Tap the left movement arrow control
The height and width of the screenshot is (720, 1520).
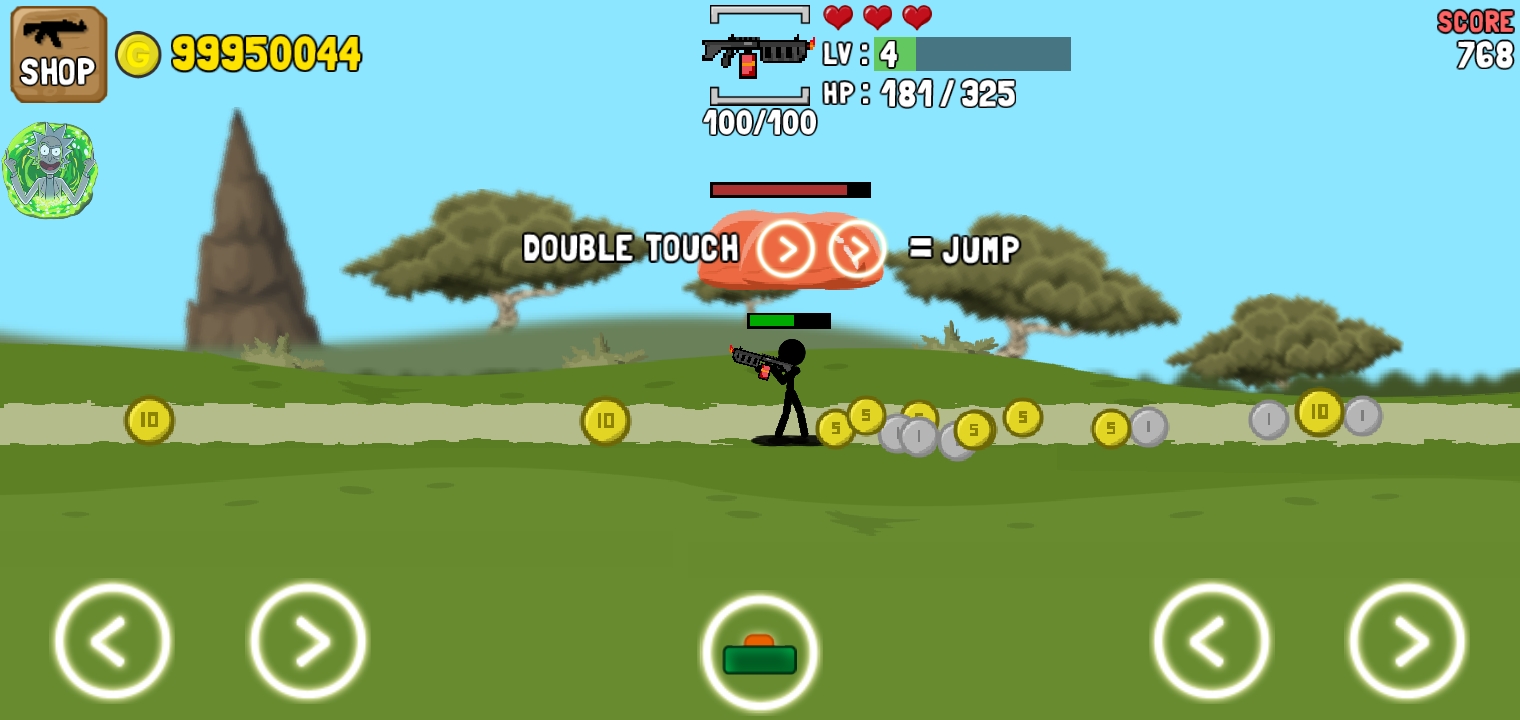pos(112,640)
